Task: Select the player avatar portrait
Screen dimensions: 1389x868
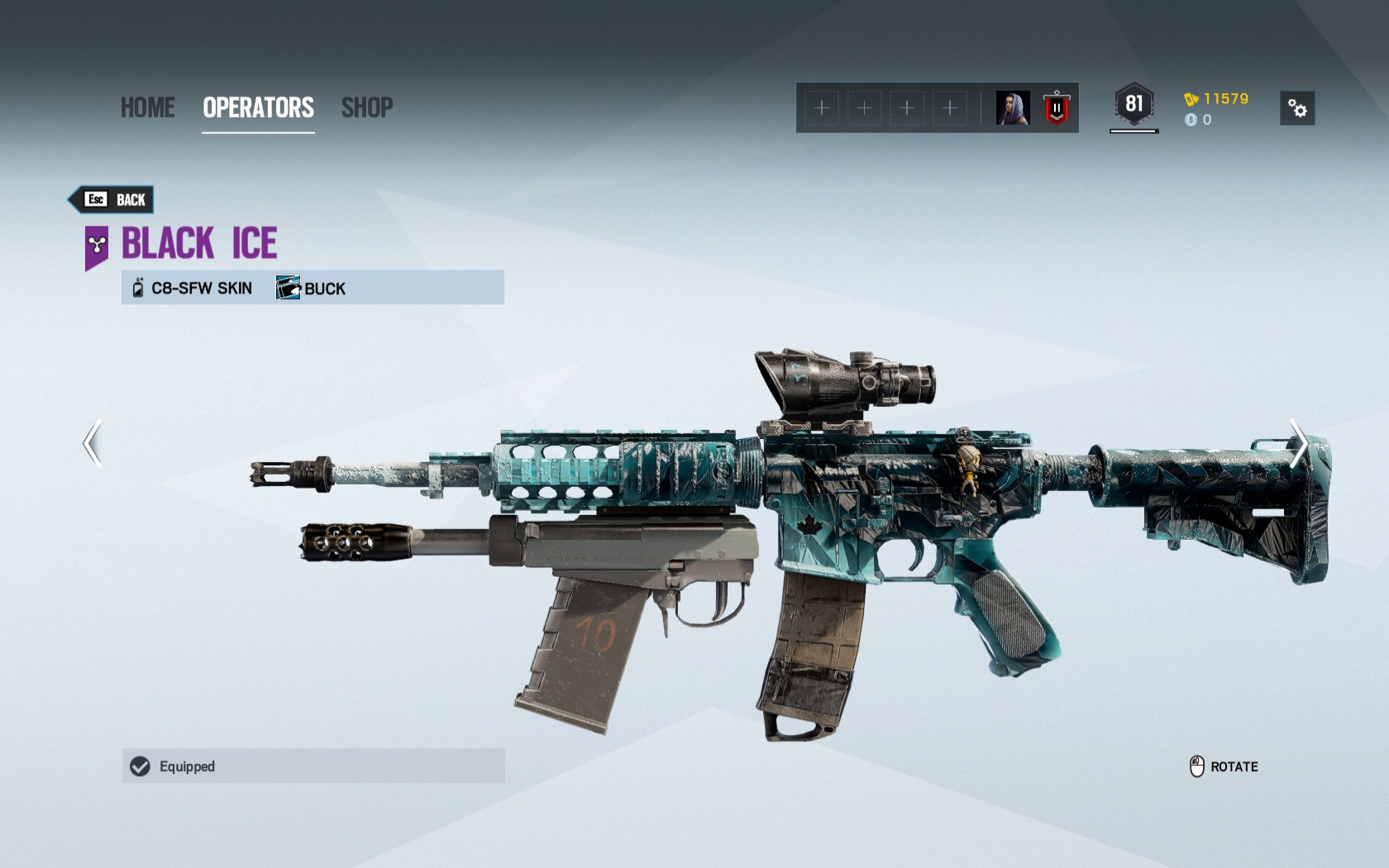Action: tap(1013, 108)
